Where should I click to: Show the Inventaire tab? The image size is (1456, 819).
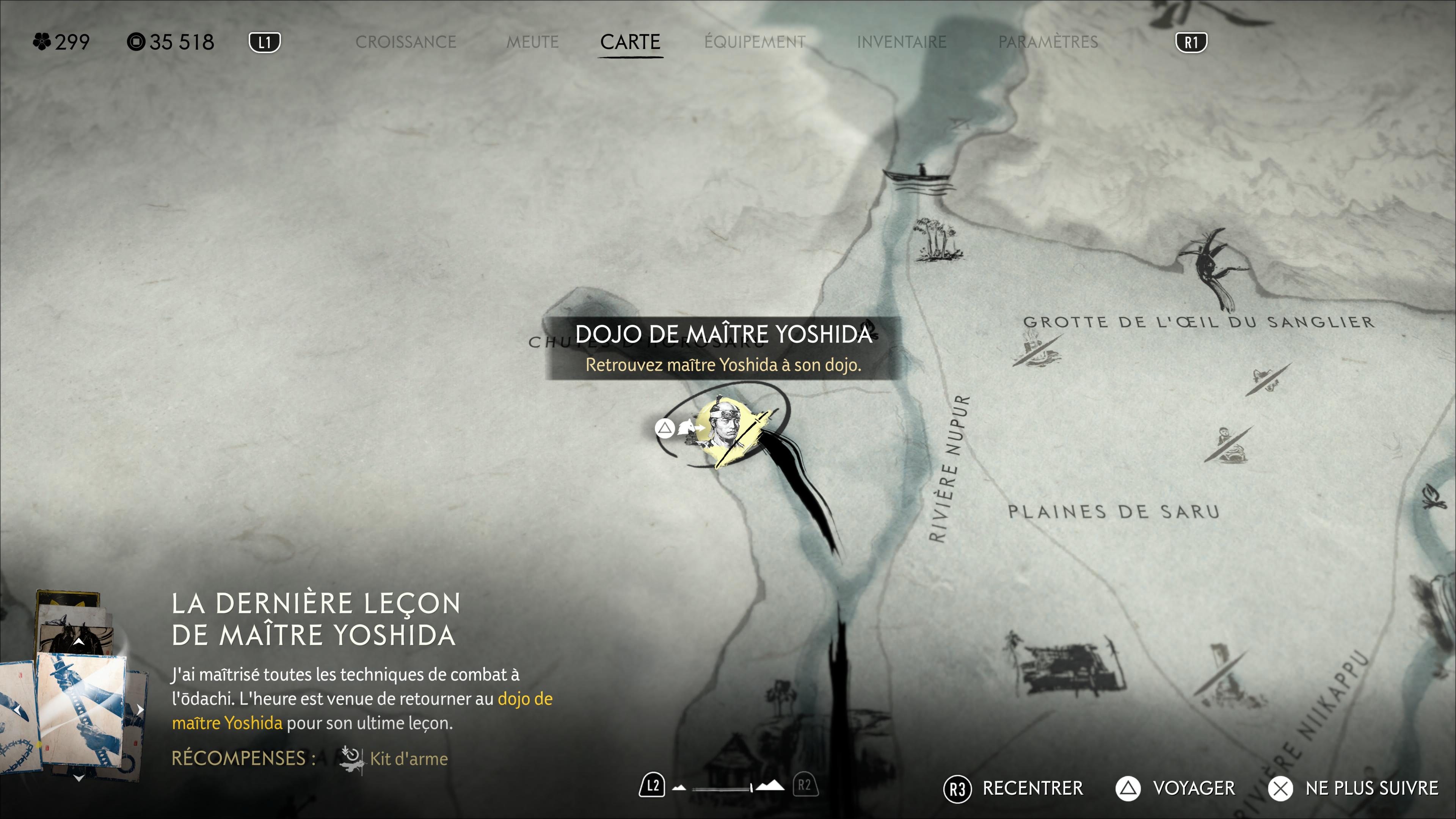click(902, 42)
